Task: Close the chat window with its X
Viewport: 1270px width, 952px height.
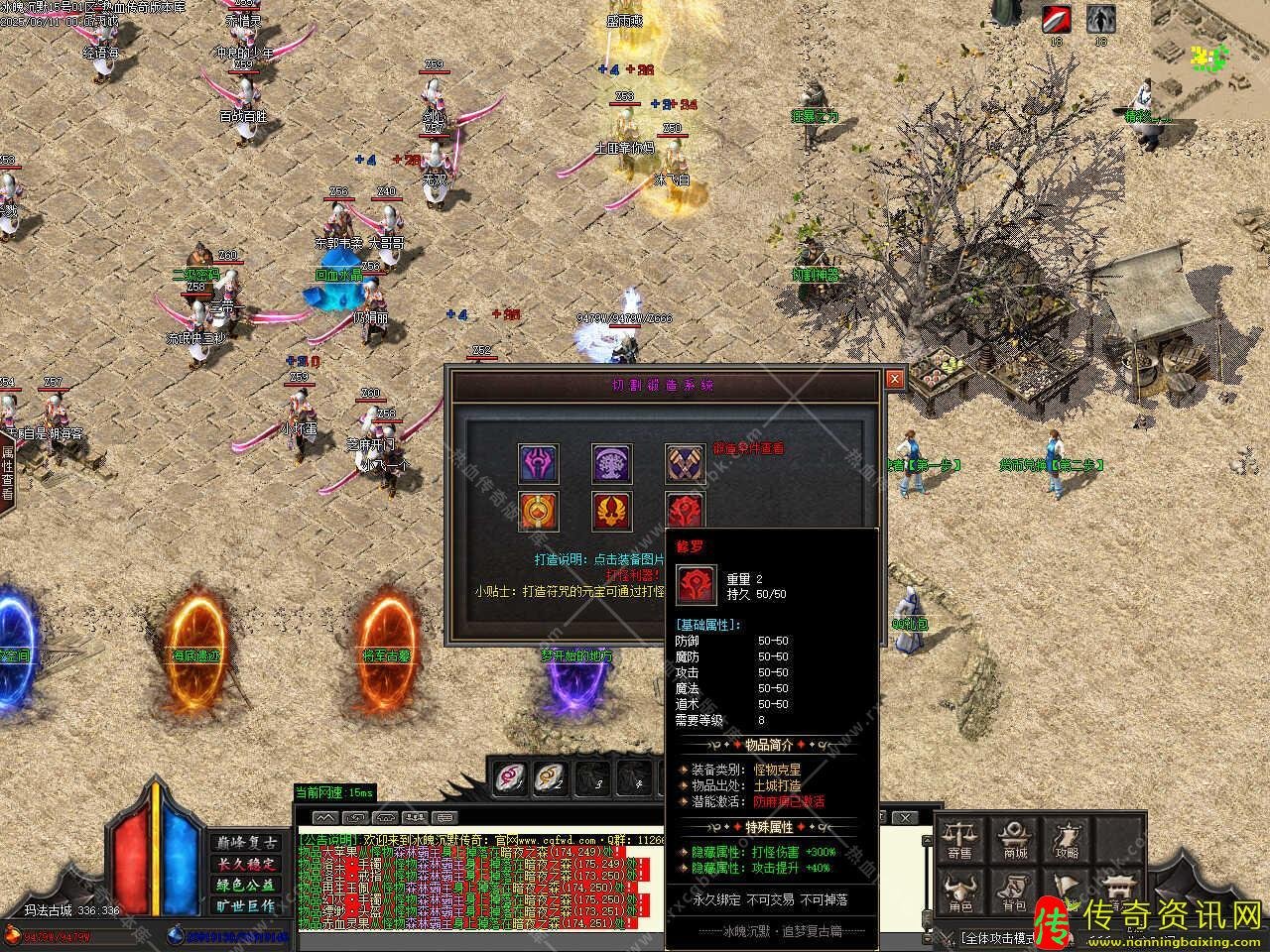Action: [x=904, y=817]
